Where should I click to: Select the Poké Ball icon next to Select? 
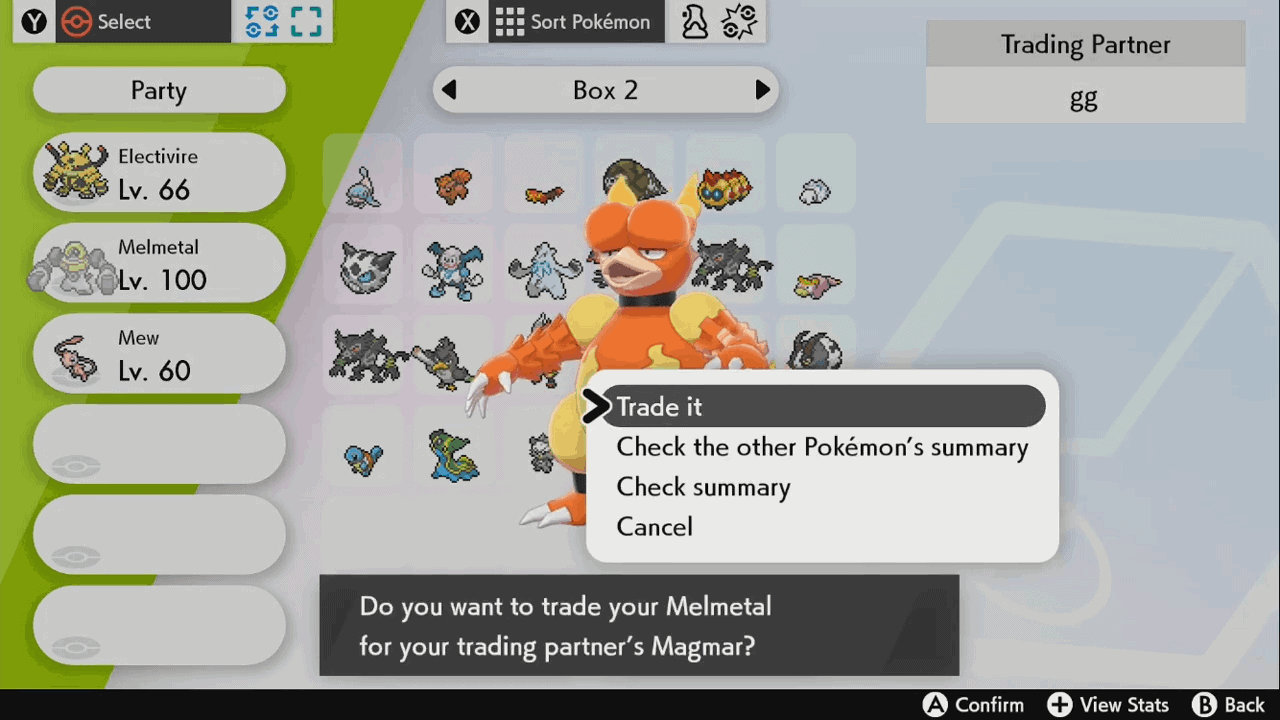coord(79,21)
